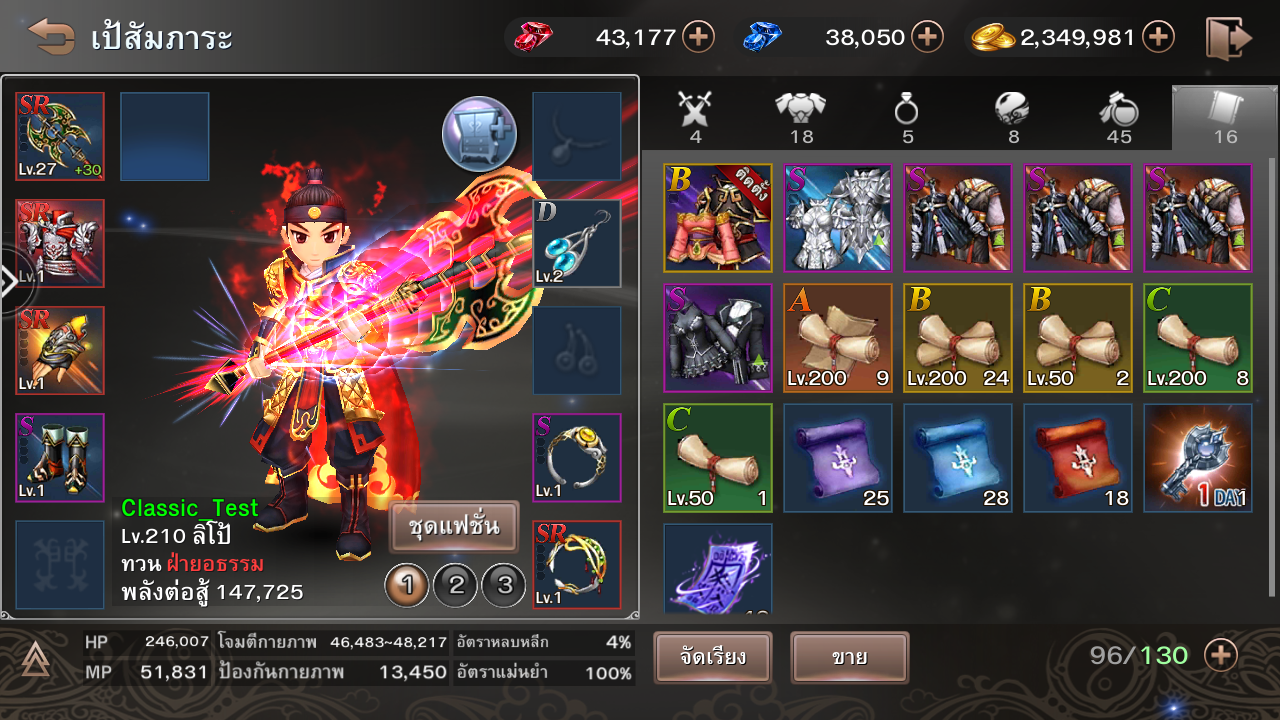The image size is (1280, 720).
Task: Go back using the return arrow
Action: [x=51, y=37]
